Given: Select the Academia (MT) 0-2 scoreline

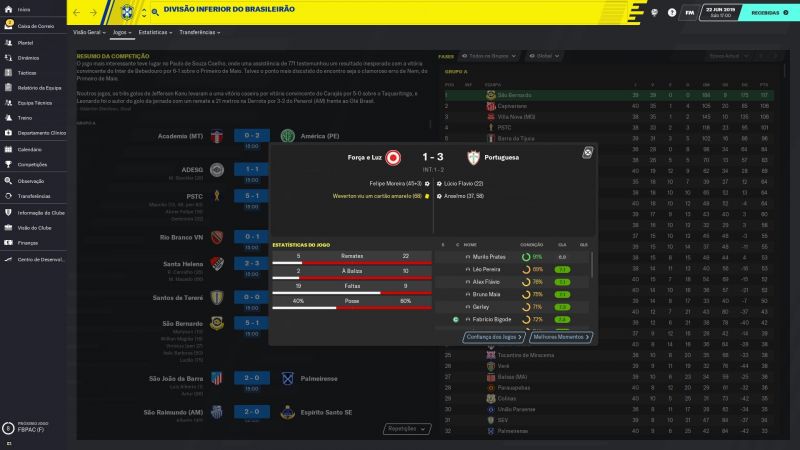Looking at the screenshot, I should (x=249, y=136).
